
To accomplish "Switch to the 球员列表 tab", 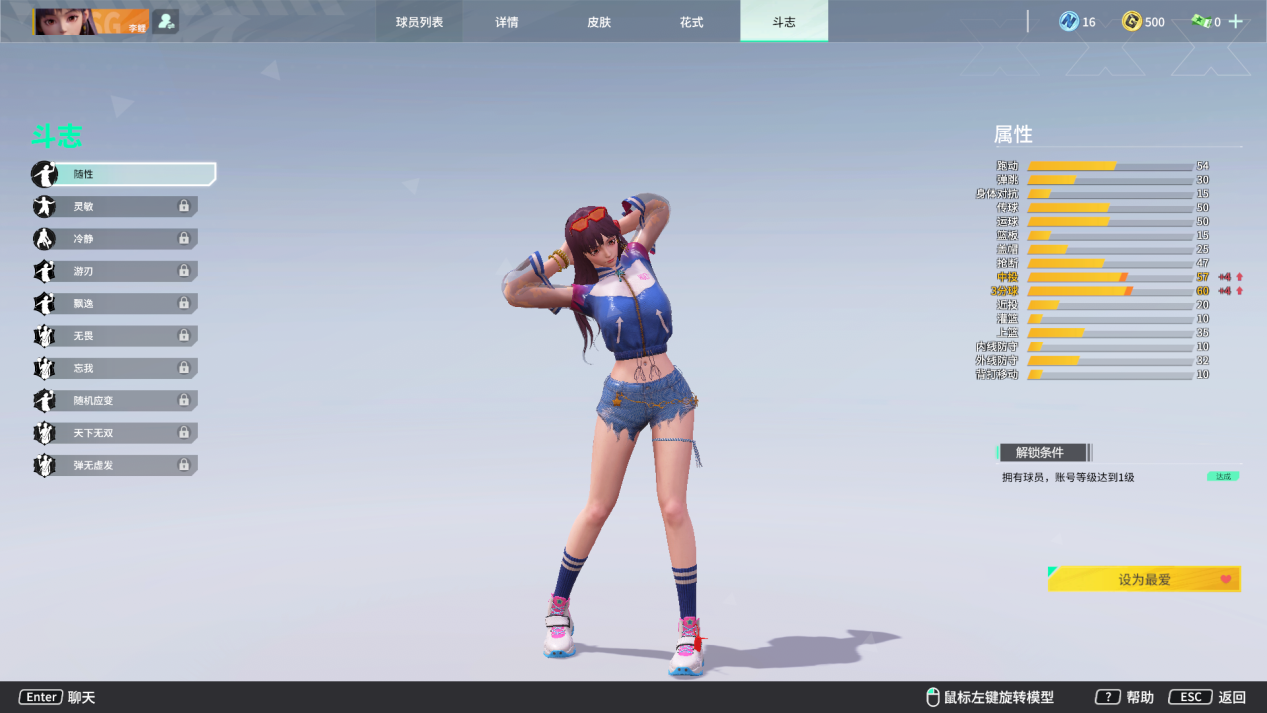I will click(x=419, y=22).
